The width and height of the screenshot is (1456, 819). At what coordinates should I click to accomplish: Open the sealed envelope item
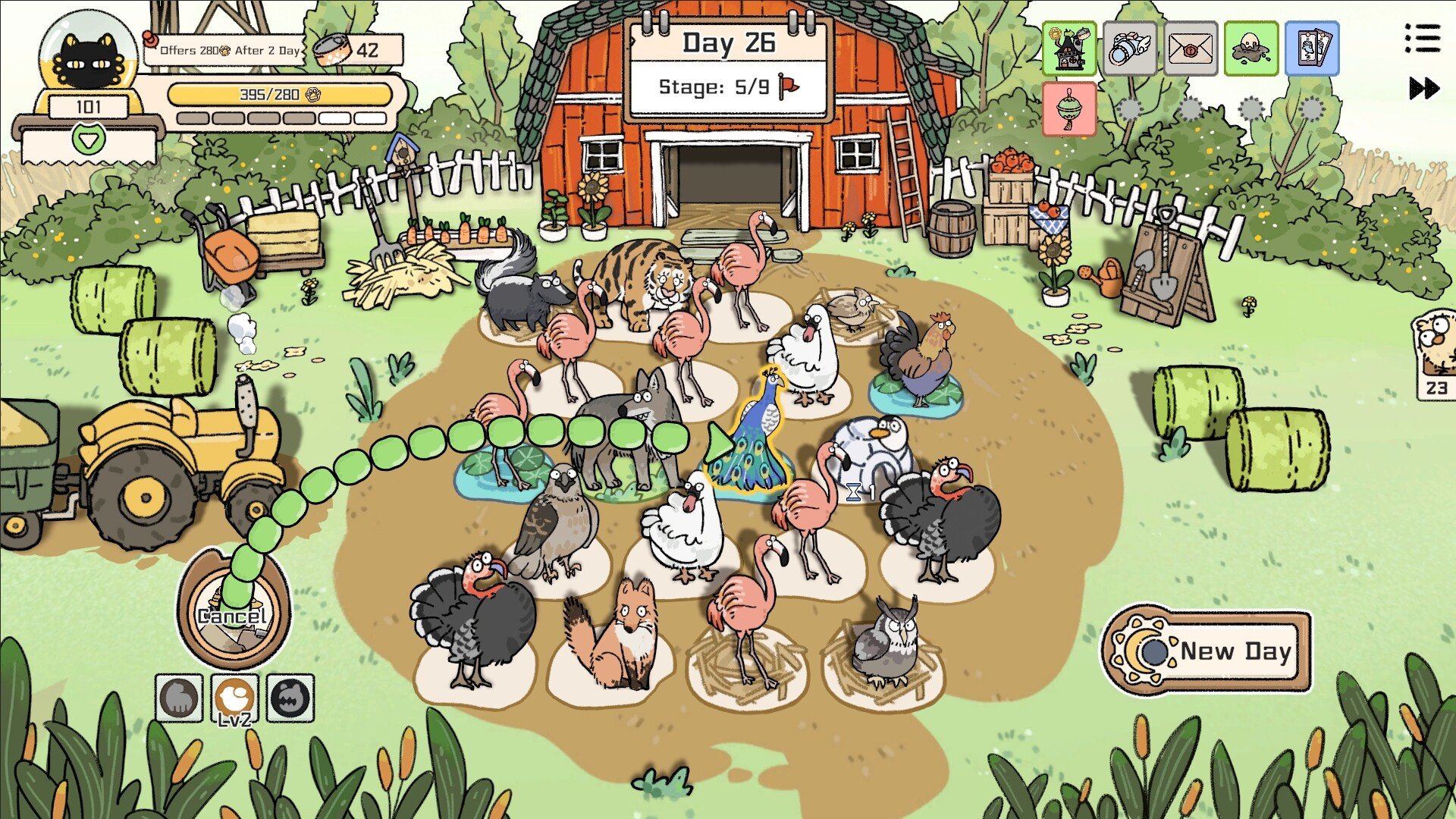click(x=1190, y=49)
